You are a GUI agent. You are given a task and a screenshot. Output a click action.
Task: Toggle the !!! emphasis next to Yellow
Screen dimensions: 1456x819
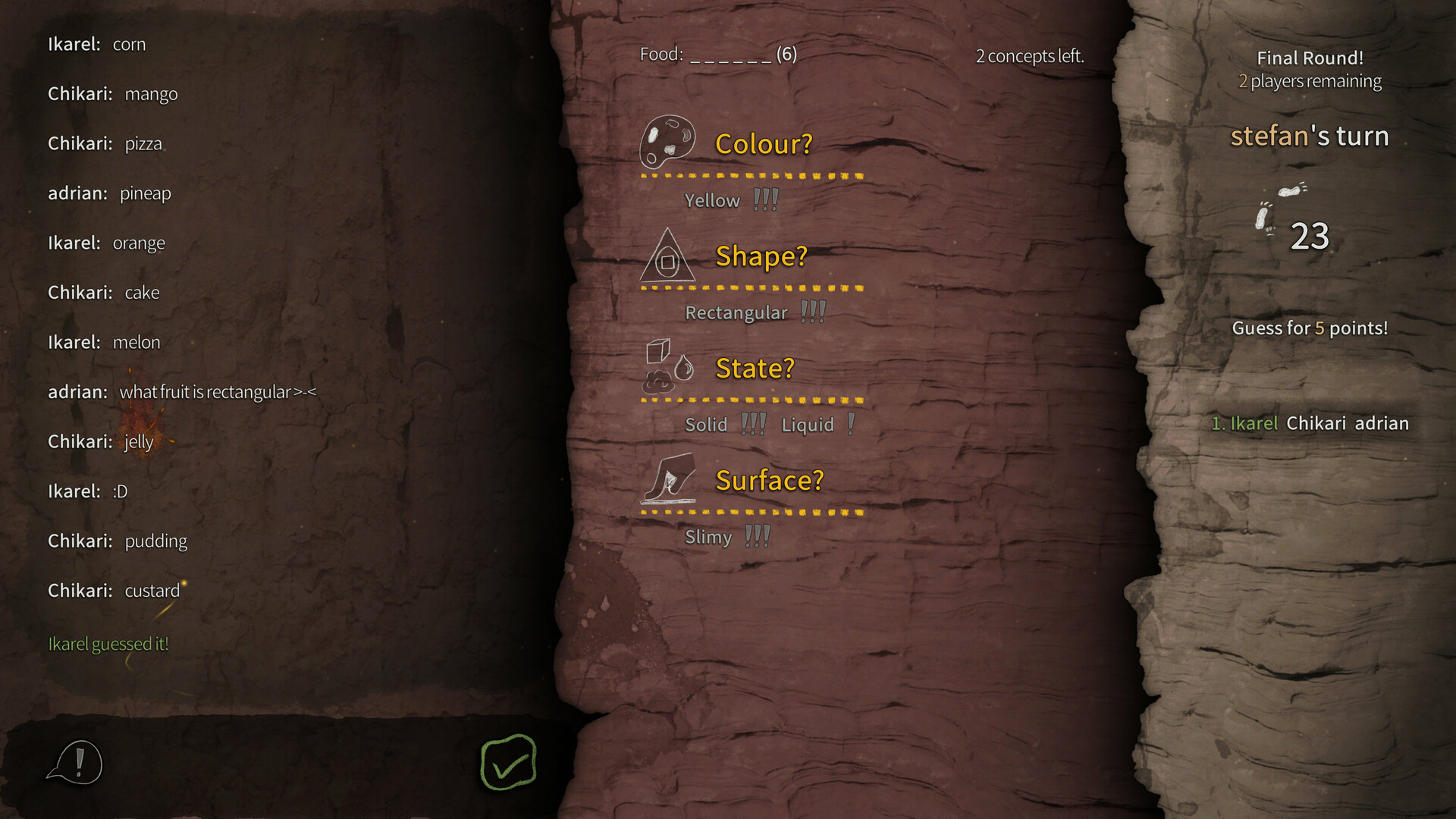click(765, 199)
